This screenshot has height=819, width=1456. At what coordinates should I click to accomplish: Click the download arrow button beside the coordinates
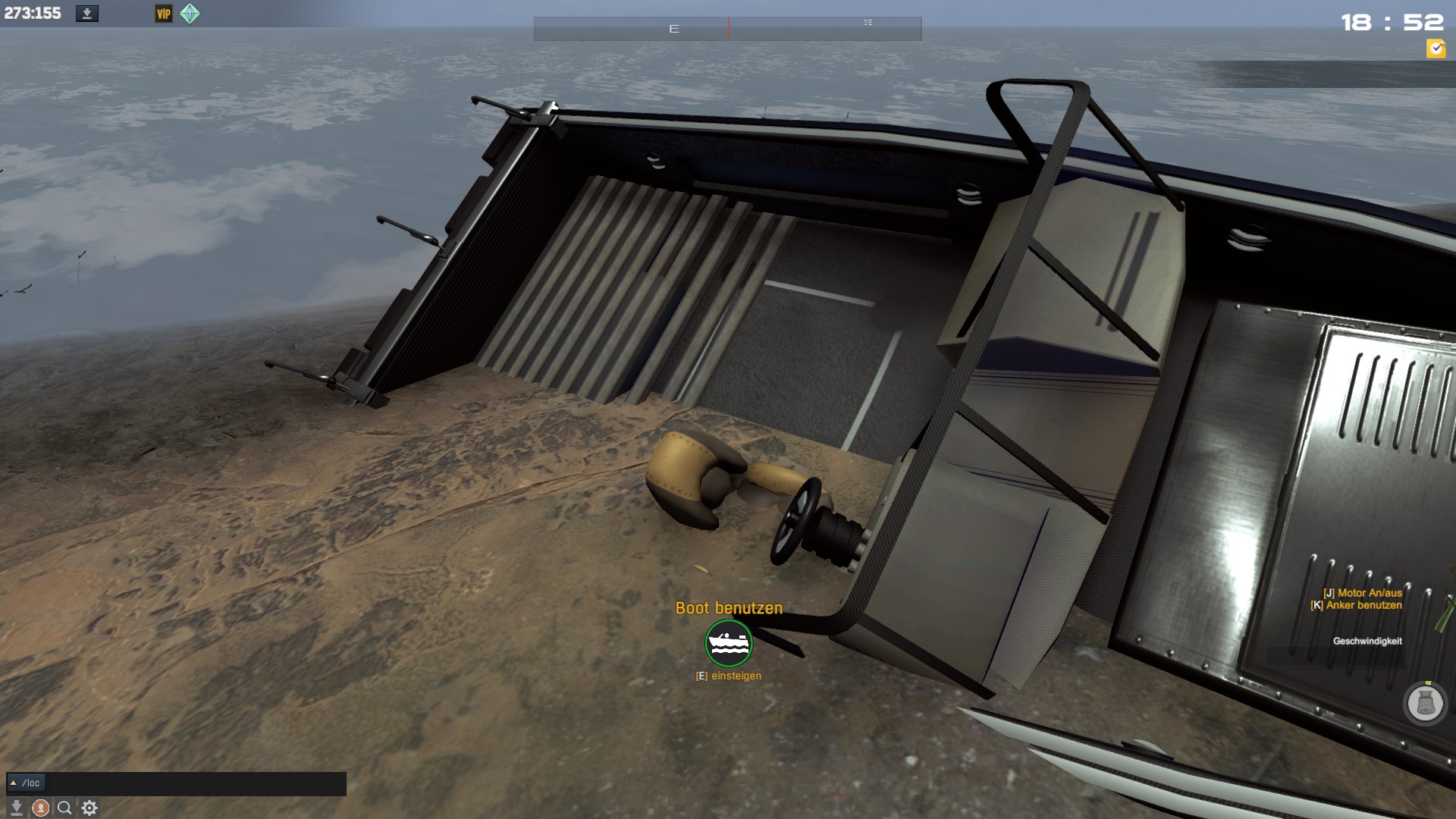tap(87, 14)
